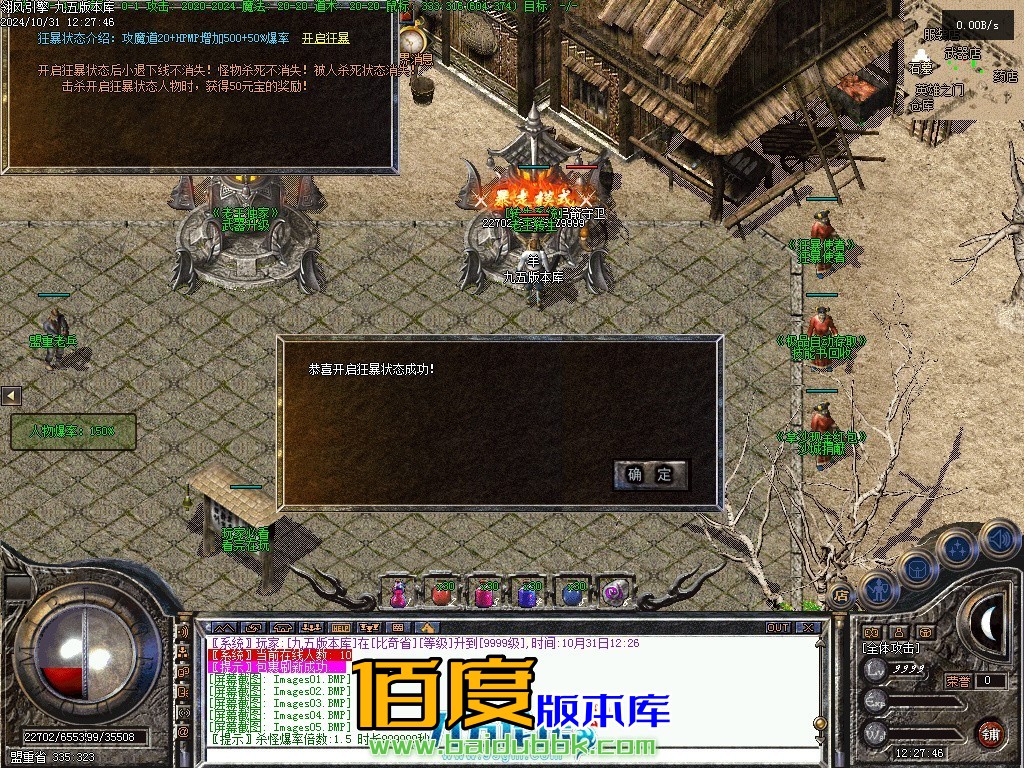The width and height of the screenshot is (1024, 768).
Task: Click the 全体攻击 attack mode label
Action: pyautogui.click(x=891, y=649)
